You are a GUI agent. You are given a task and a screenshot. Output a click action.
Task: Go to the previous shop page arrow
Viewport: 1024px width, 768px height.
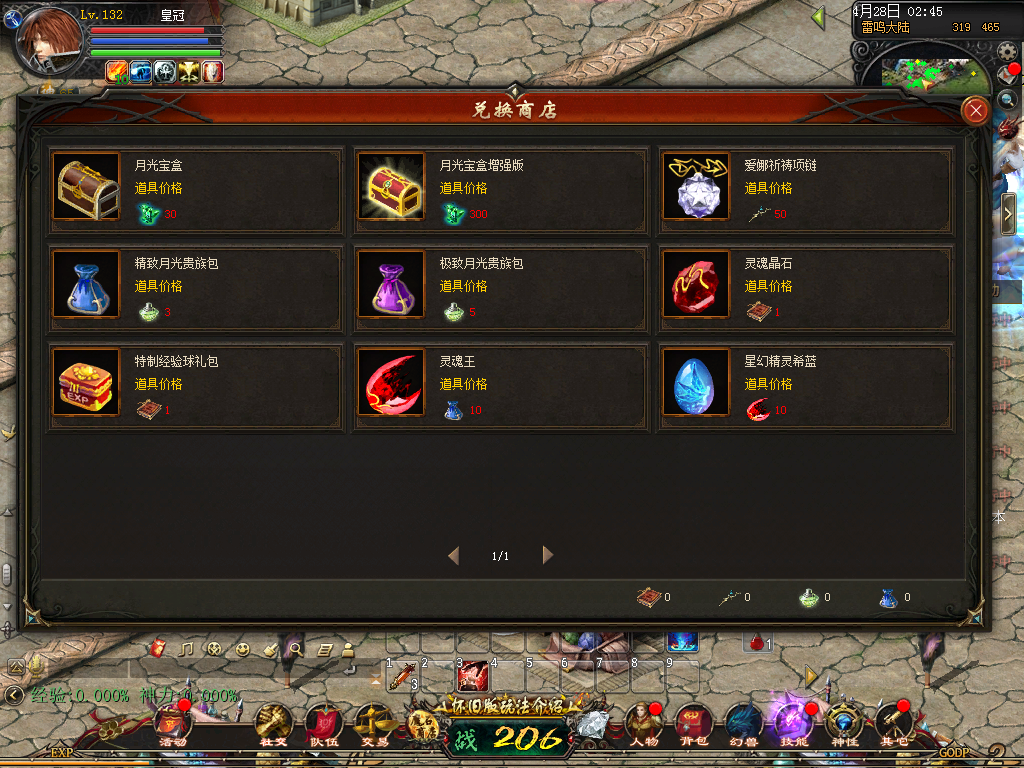click(454, 555)
